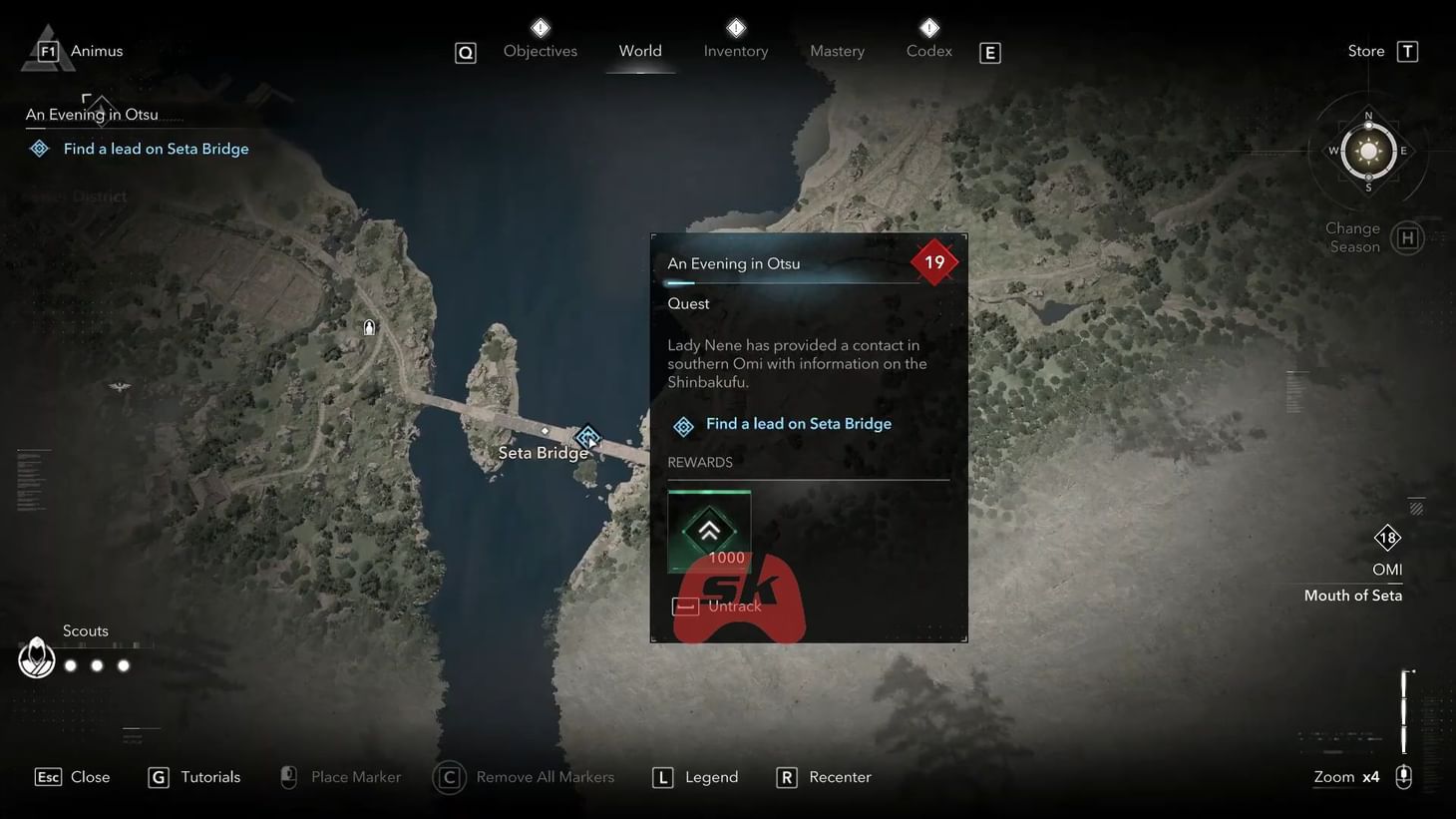Toggle Change Season
This screenshot has height=819, width=1456.
pyautogui.click(x=1407, y=237)
